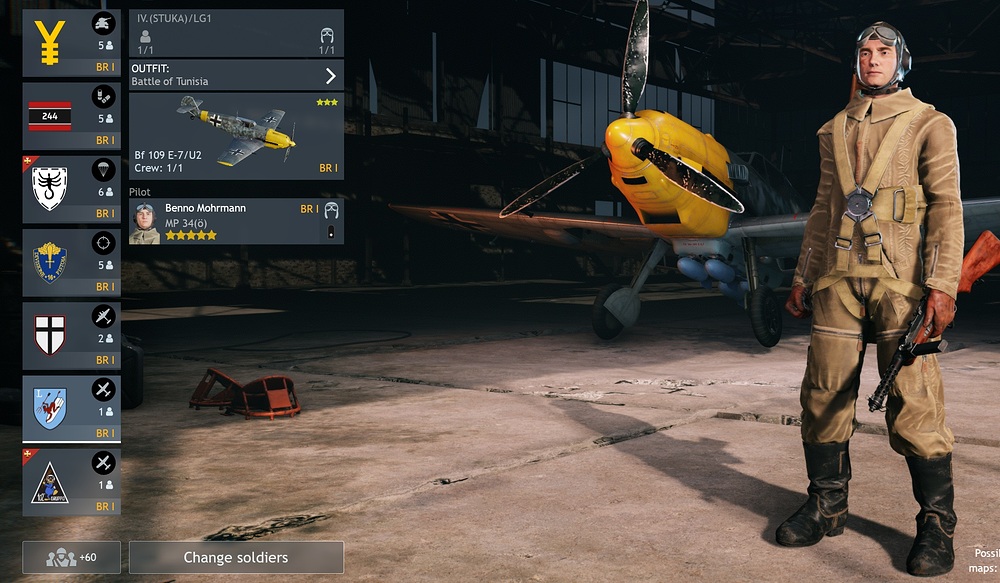1000x583 pixels.
Task: Choose the scorpion shield paratrooper squad
Action: (71, 189)
